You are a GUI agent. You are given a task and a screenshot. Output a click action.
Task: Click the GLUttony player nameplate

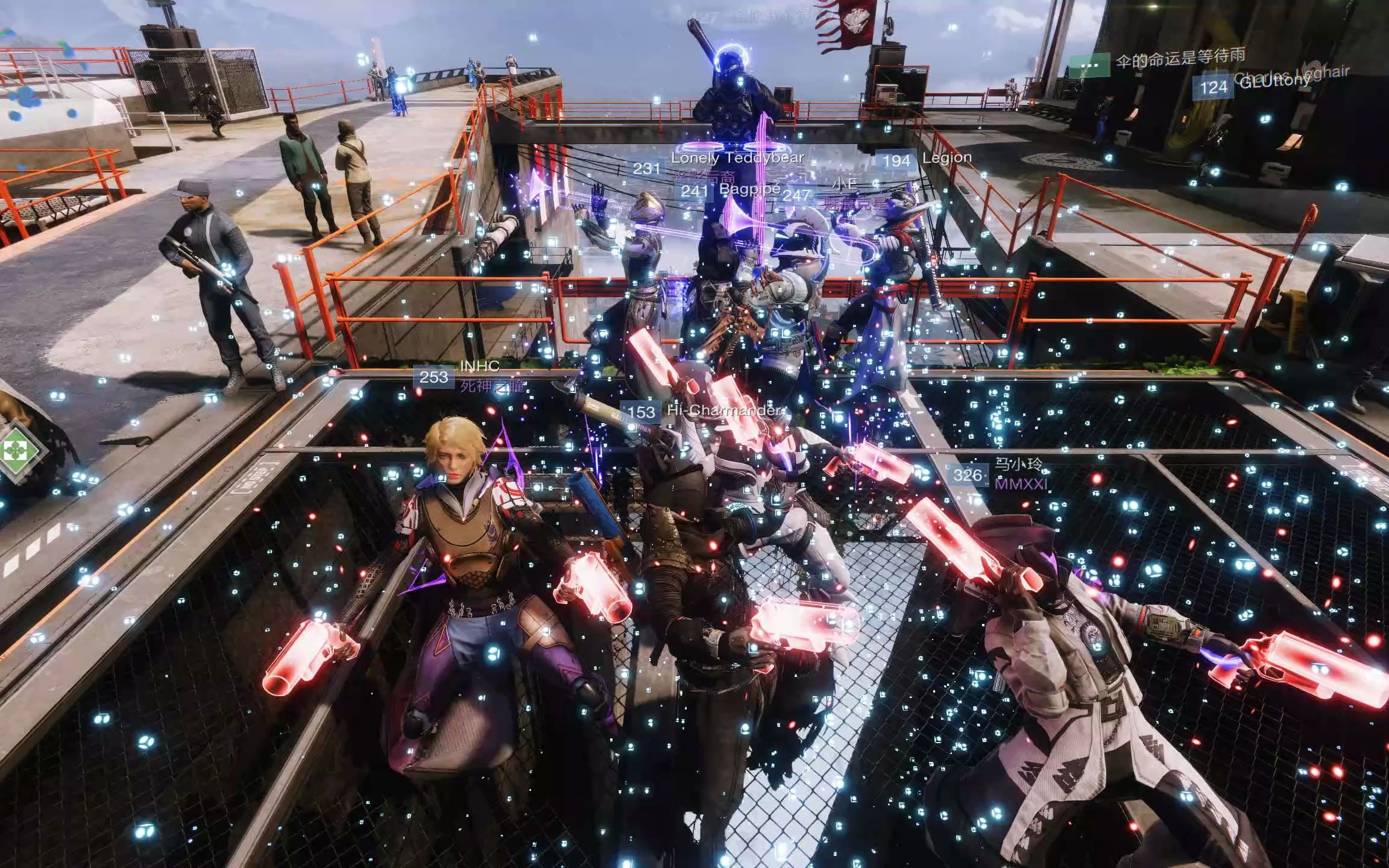(x=1275, y=83)
